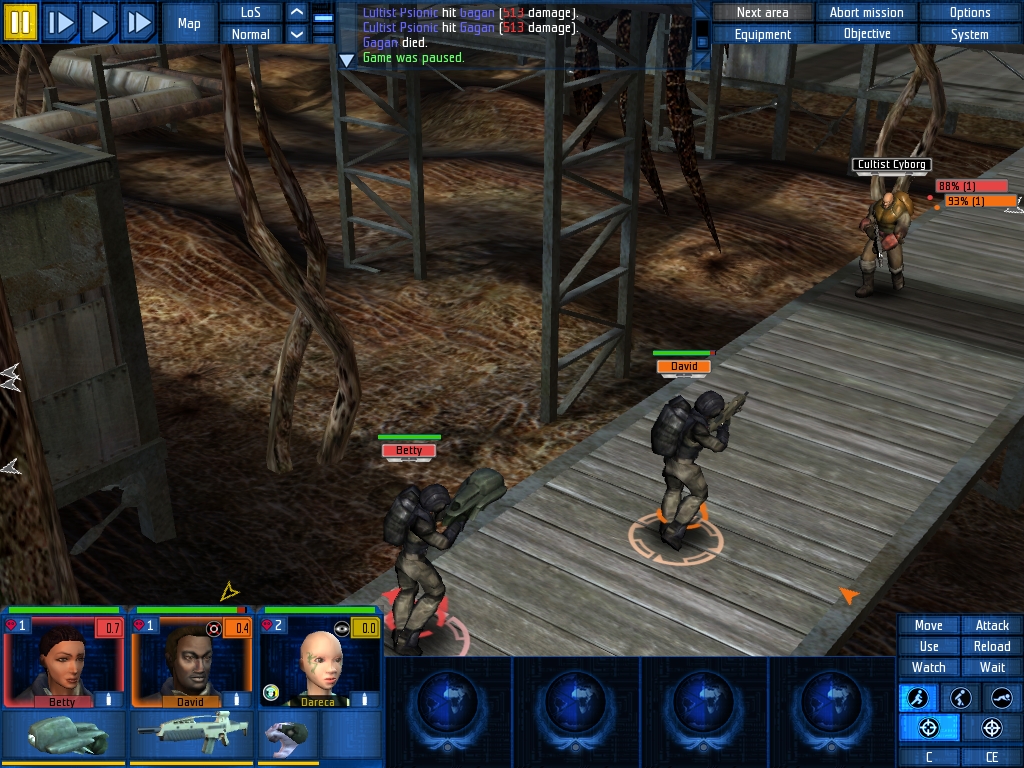
Task: Select Betty's squad portrait
Action: pyautogui.click(x=62, y=662)
